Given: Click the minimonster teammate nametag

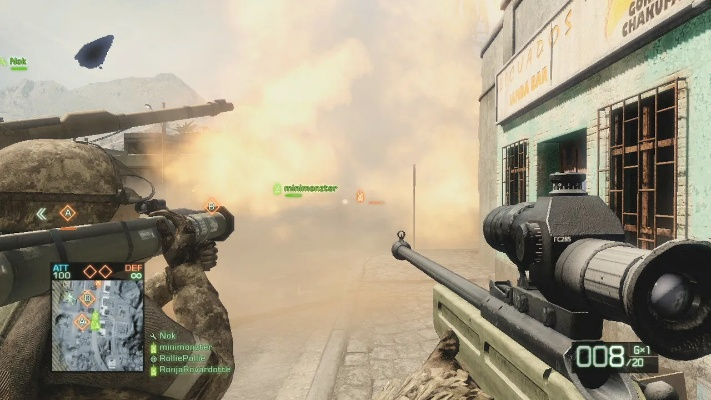Looking at the screenshot, I should [309, 188].
